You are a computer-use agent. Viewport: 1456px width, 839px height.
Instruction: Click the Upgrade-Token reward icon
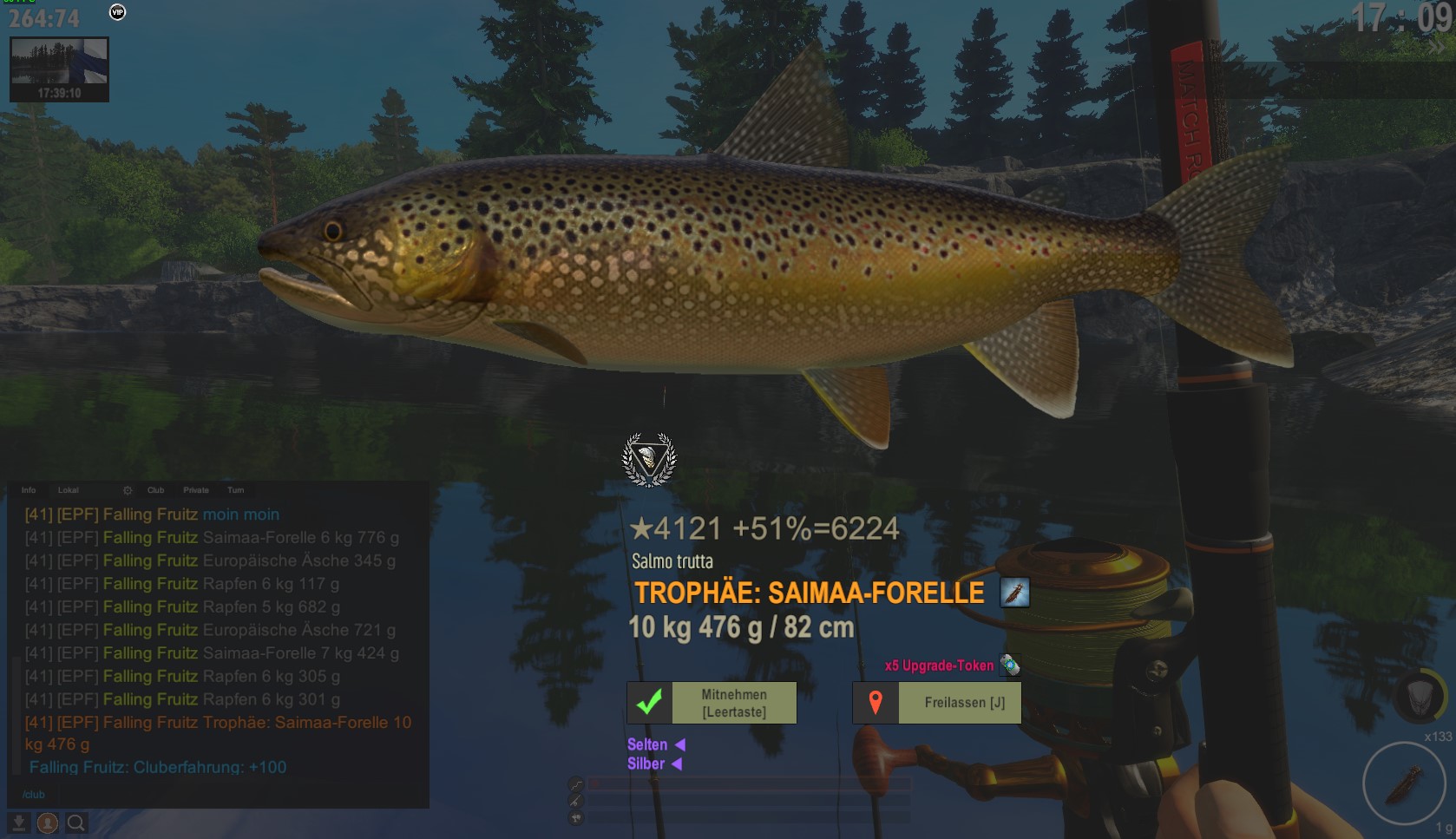tap(1009, 665)
